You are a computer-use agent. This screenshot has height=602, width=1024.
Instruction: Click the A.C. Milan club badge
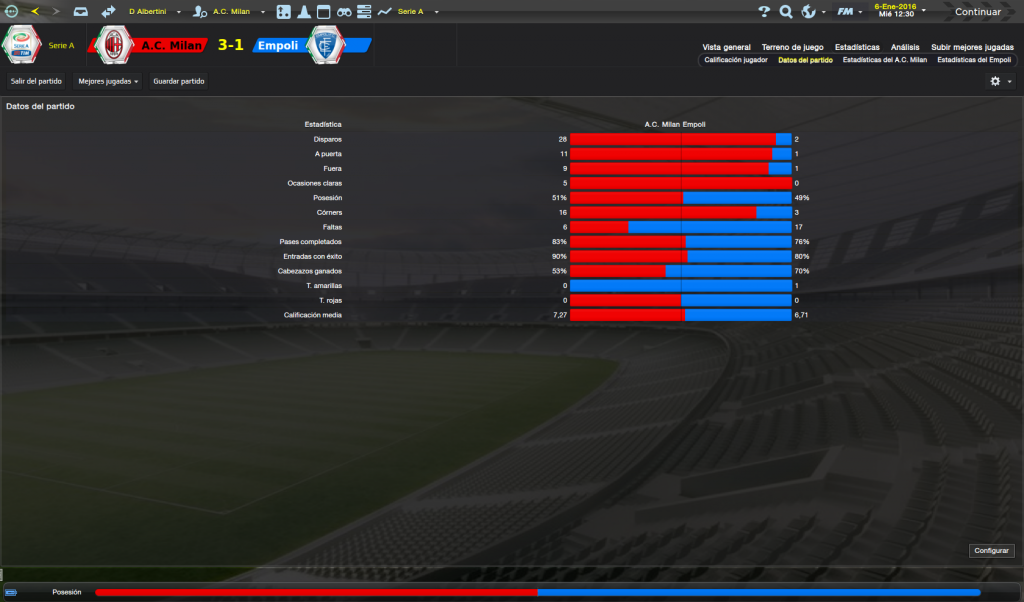pyautogui.click(x=115, y=45)
